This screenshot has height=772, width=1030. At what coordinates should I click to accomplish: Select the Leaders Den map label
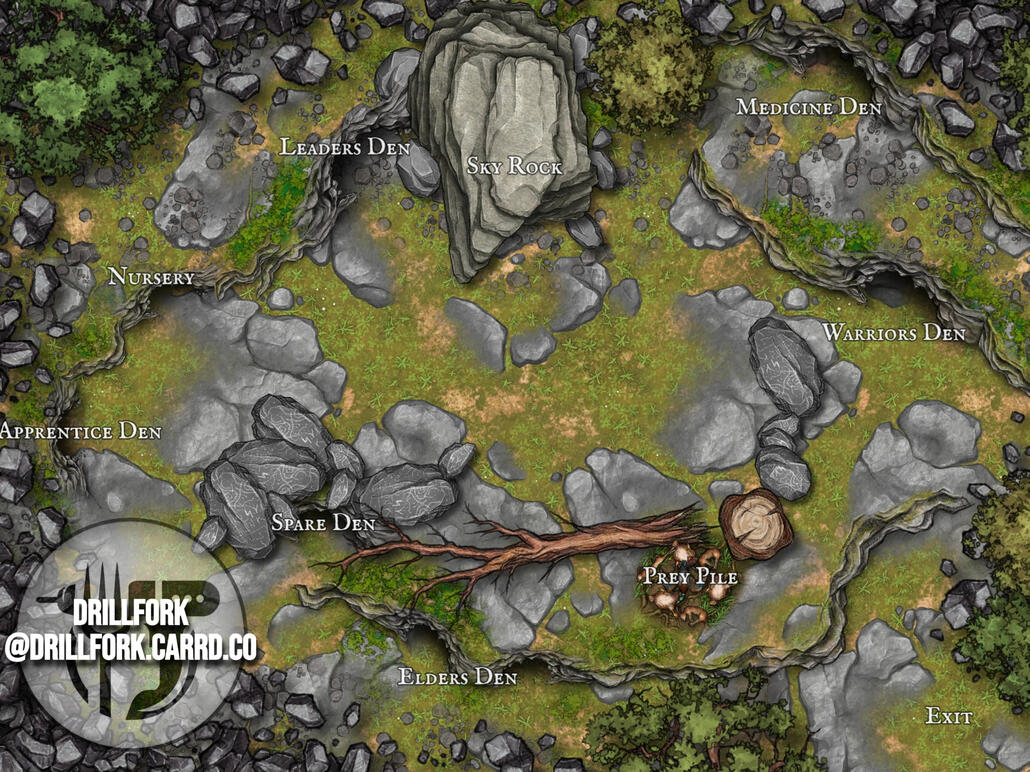[x=345, y=147]
